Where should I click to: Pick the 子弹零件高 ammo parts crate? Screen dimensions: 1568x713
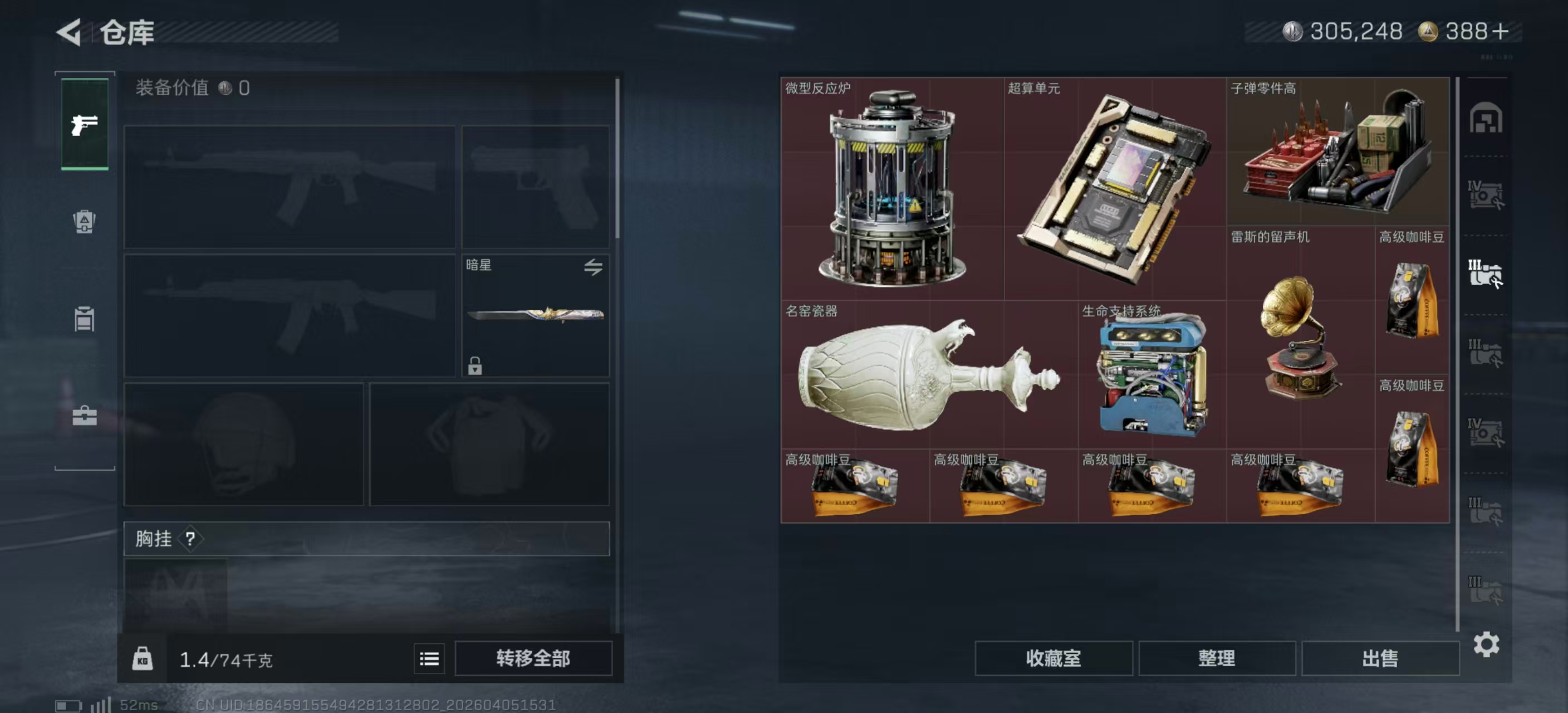point(1337,152)
